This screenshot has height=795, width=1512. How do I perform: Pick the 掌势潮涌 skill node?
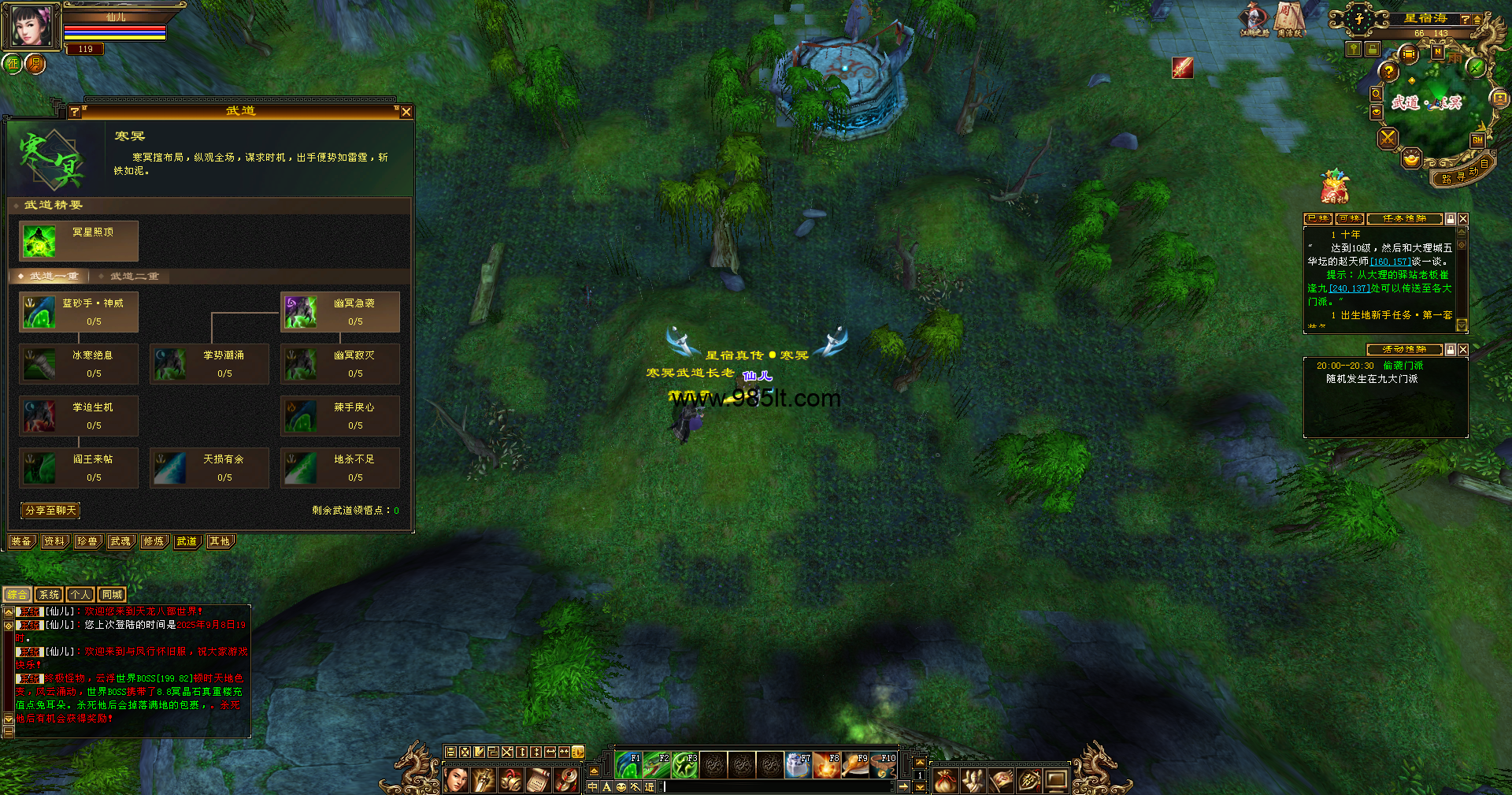click(x=209, y=364)
